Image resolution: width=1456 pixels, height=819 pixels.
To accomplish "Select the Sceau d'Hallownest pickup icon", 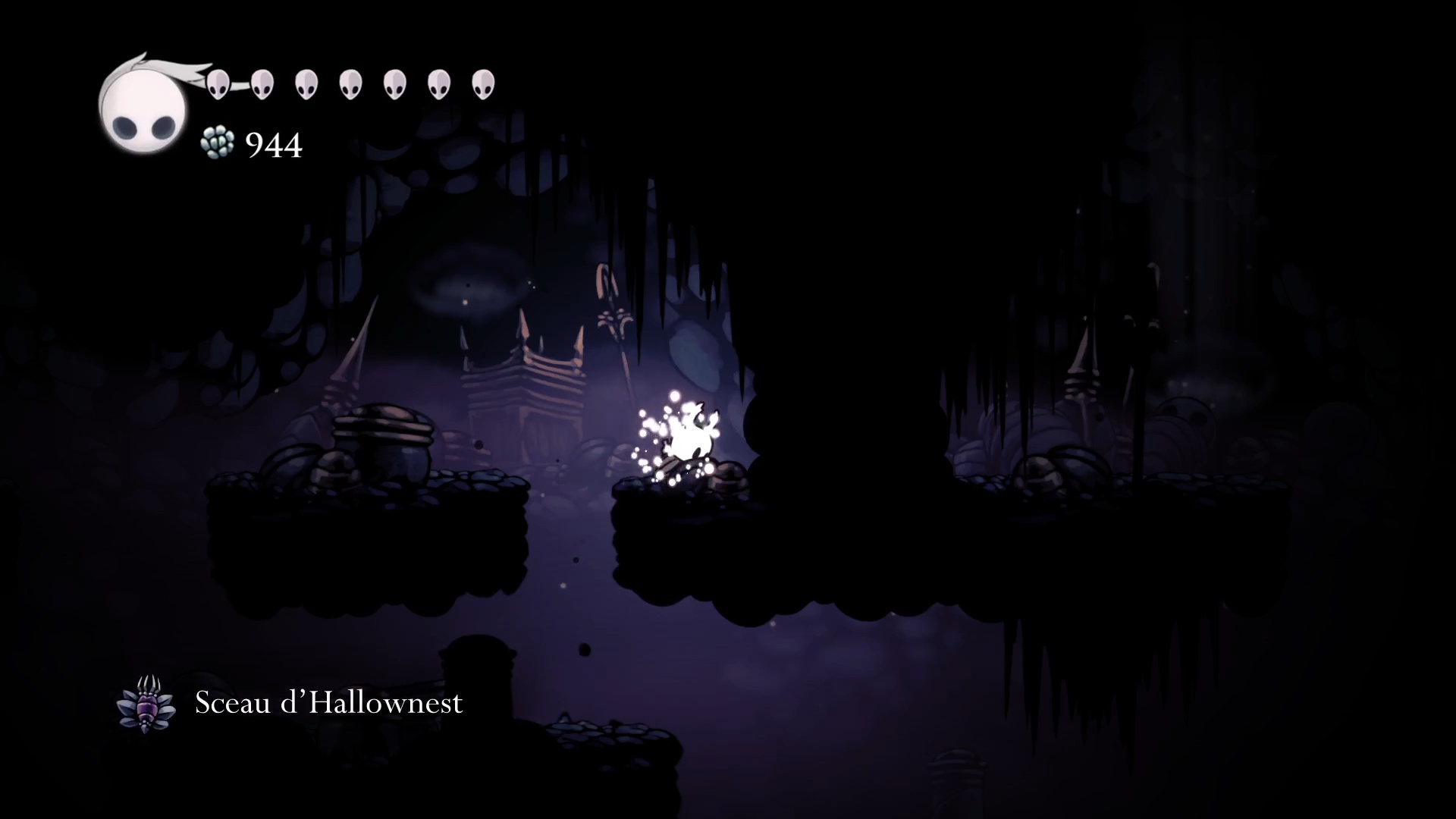I will pyautogui.click(x=146, y=703).
